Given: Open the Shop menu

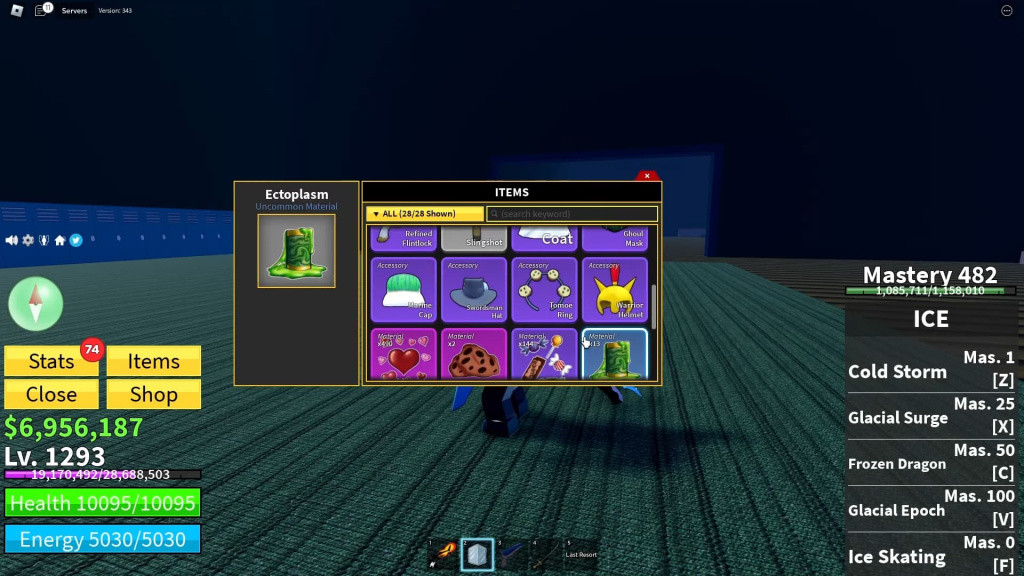Looking at the screenshot, I should click(x=153, y=394).
